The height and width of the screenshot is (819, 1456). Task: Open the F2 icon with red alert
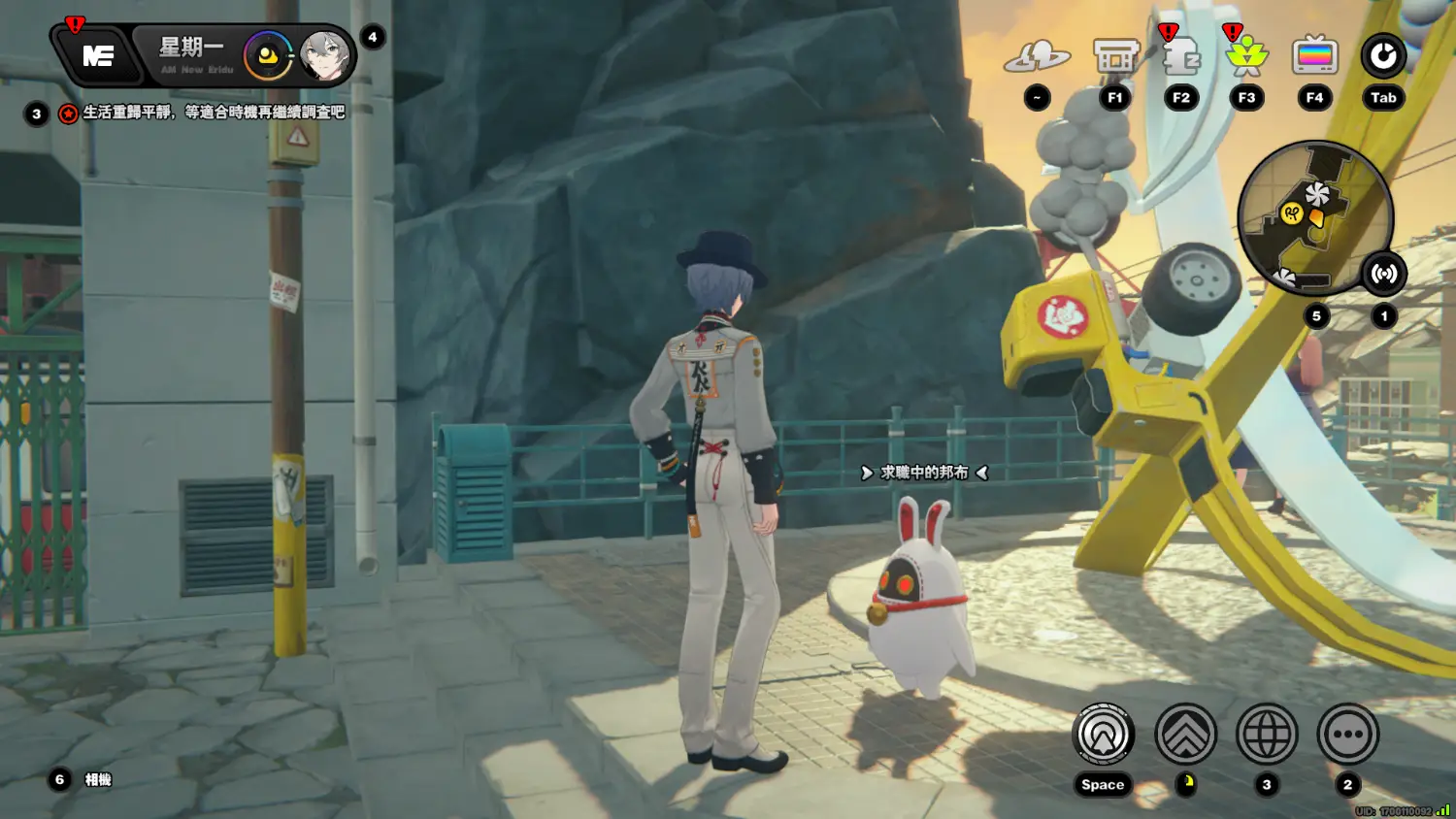pyautogui.click(x=1181, y=58)
